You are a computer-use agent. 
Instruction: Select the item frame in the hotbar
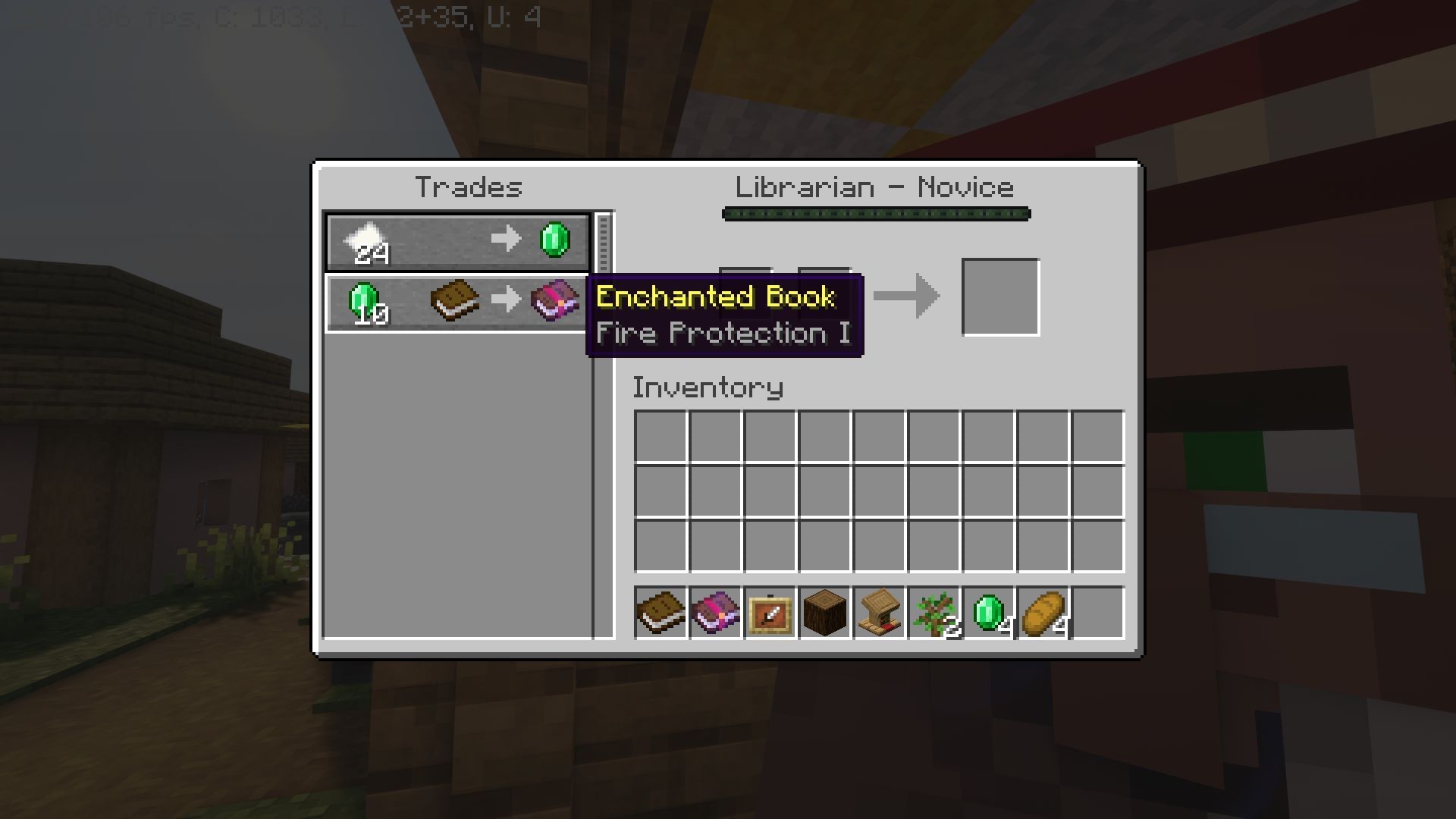pos(770,614)
